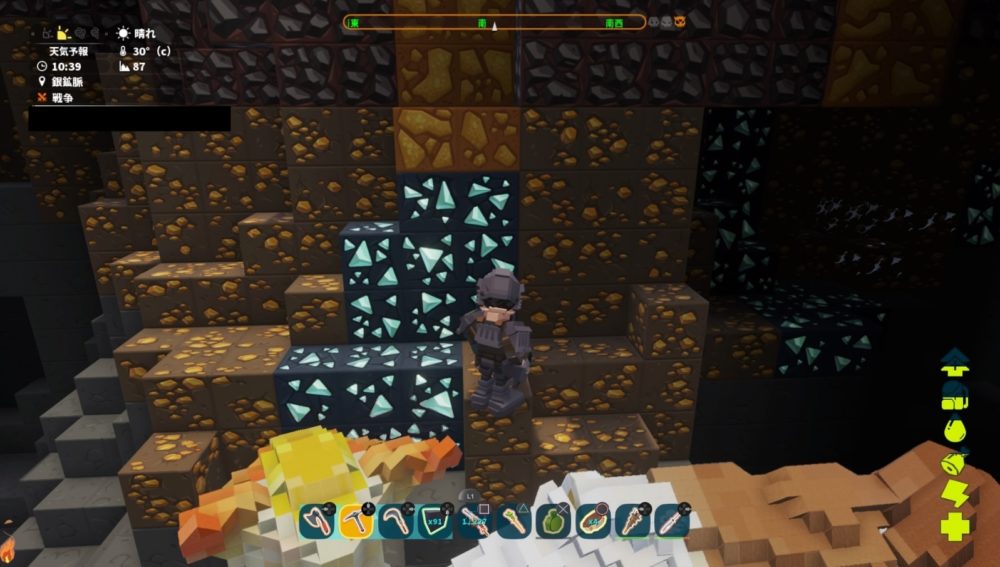Screen dimensions: 1000x567
Task: Choose the x4 food item slot
Action: pos(592,521)
